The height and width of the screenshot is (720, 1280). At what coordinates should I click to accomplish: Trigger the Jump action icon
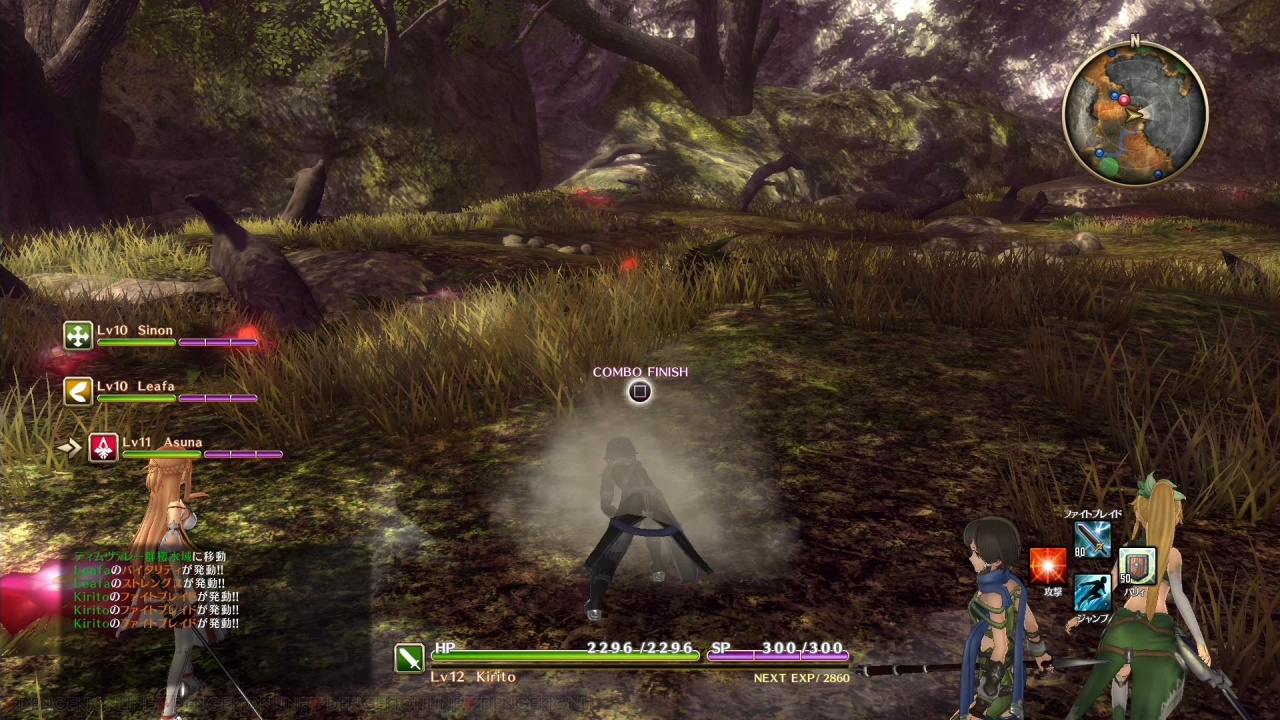coord(1093,593)
